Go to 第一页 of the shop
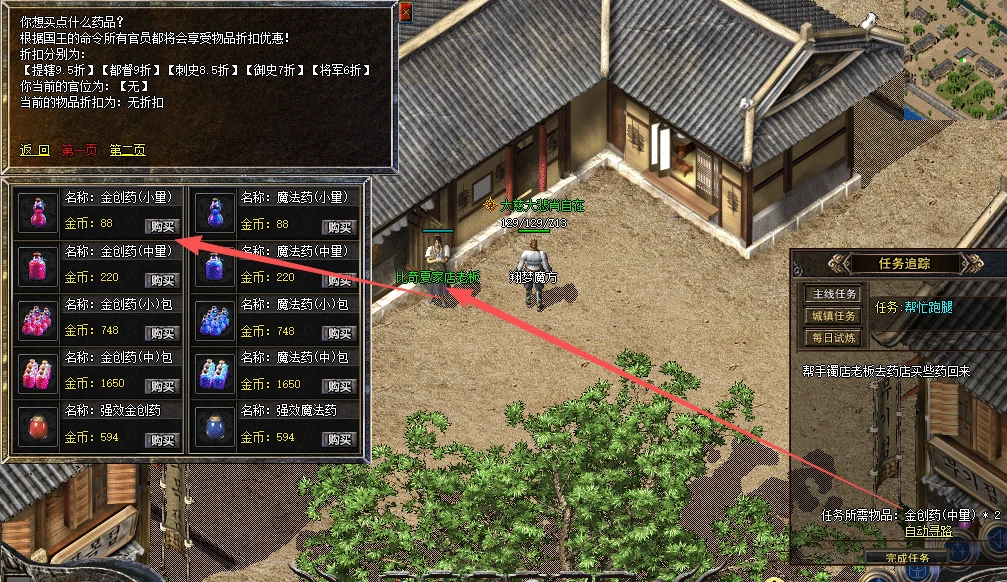Viewport: 1007px width, 582px height. tap(80, 150)
